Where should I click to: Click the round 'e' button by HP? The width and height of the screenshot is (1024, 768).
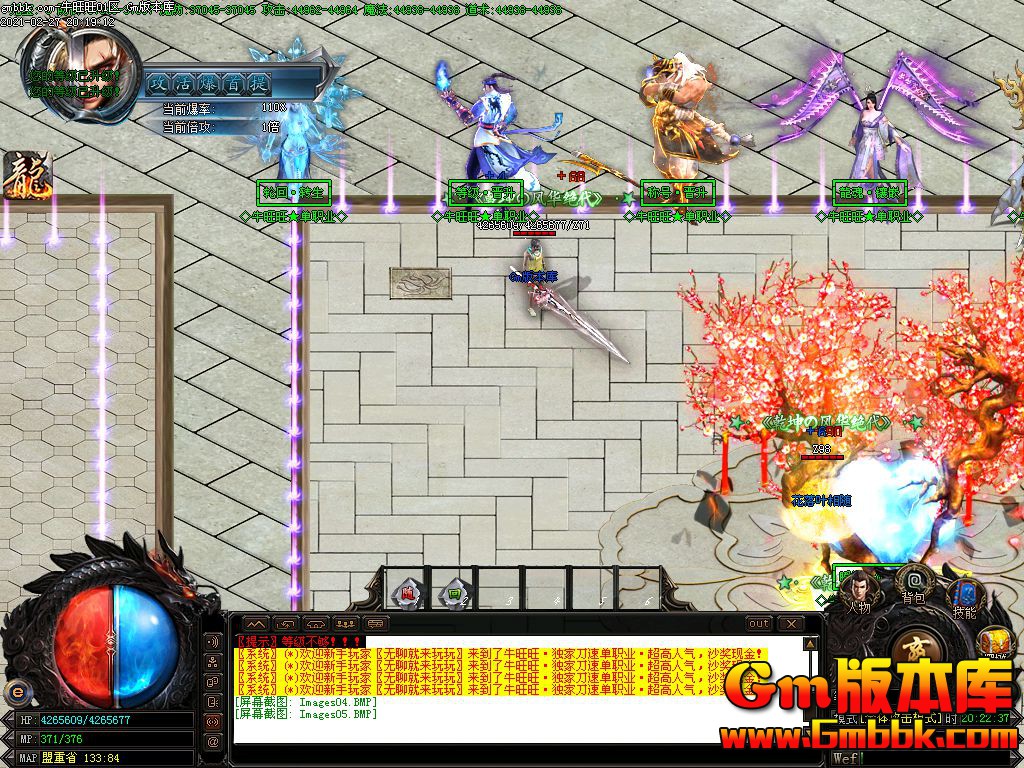(16, 691)
